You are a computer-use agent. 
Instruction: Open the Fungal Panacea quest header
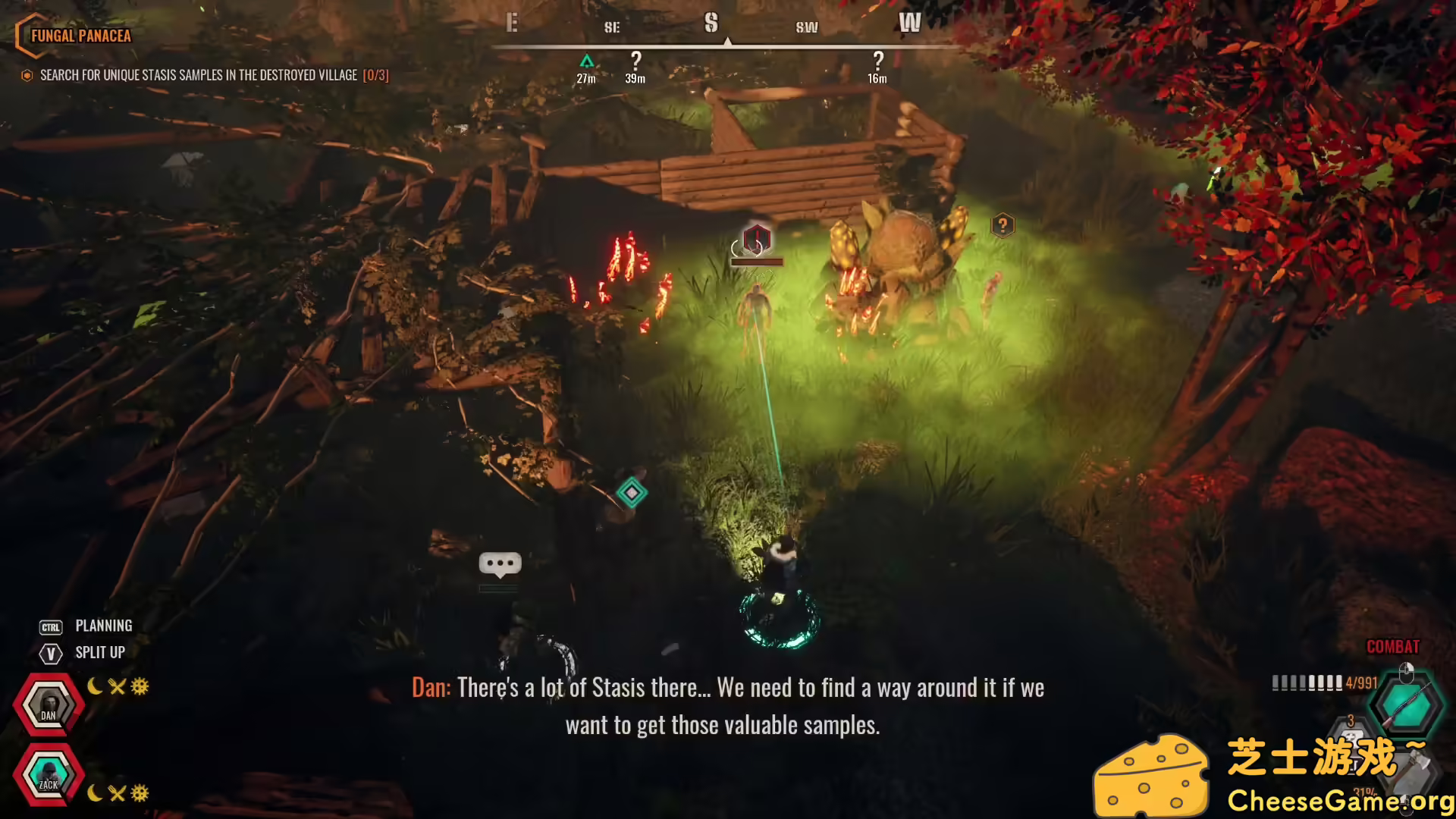(x=80, y=35)
